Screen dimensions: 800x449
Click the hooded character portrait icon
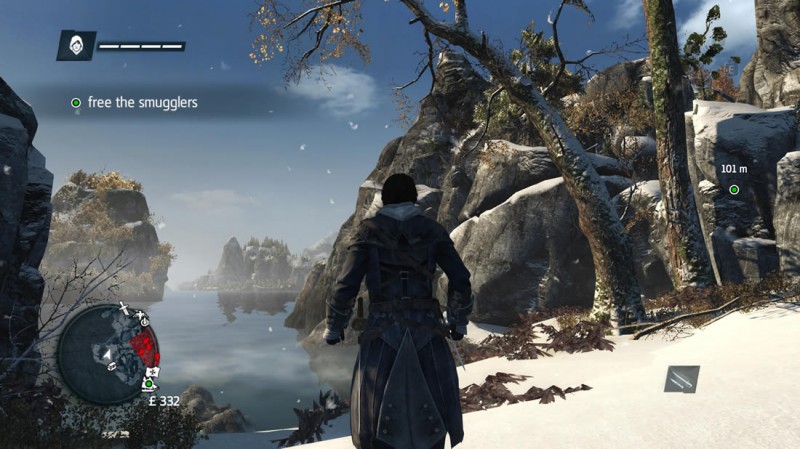[76, 45]
